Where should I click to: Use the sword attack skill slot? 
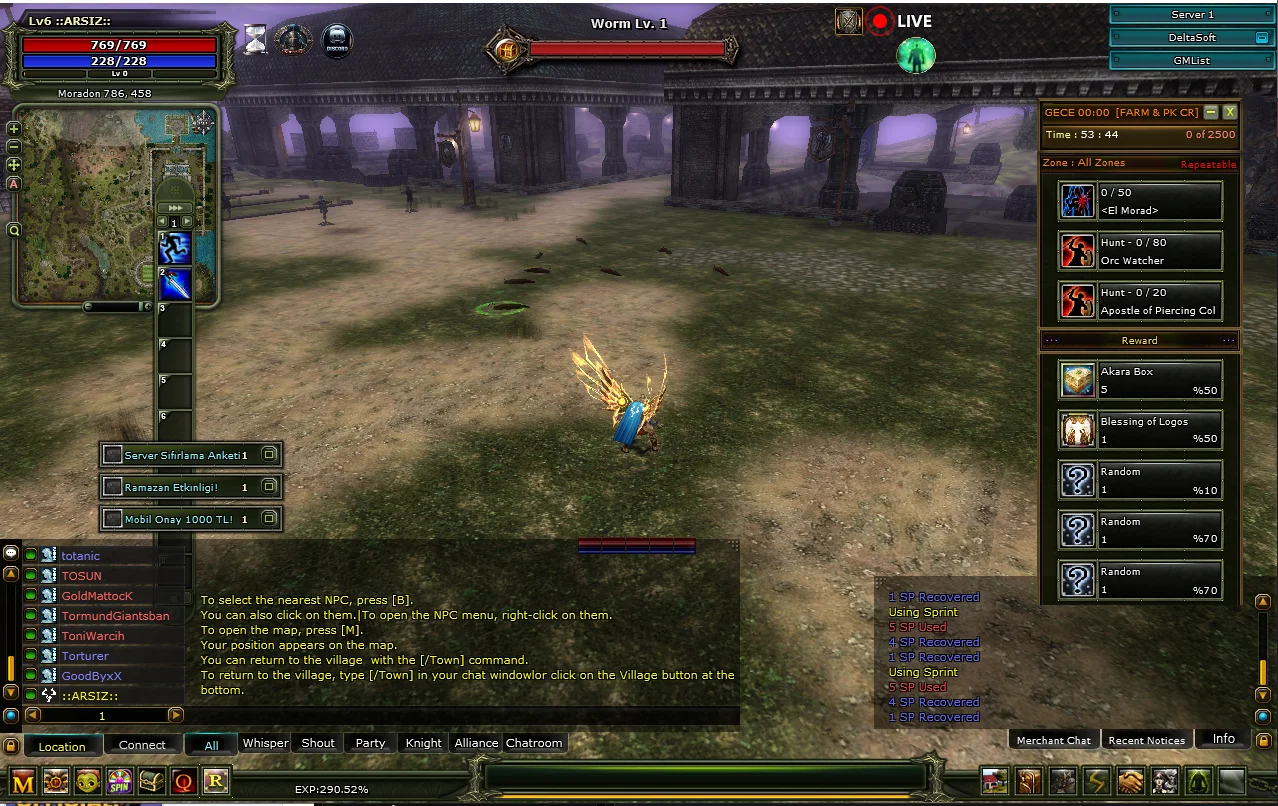pos(175,284)
